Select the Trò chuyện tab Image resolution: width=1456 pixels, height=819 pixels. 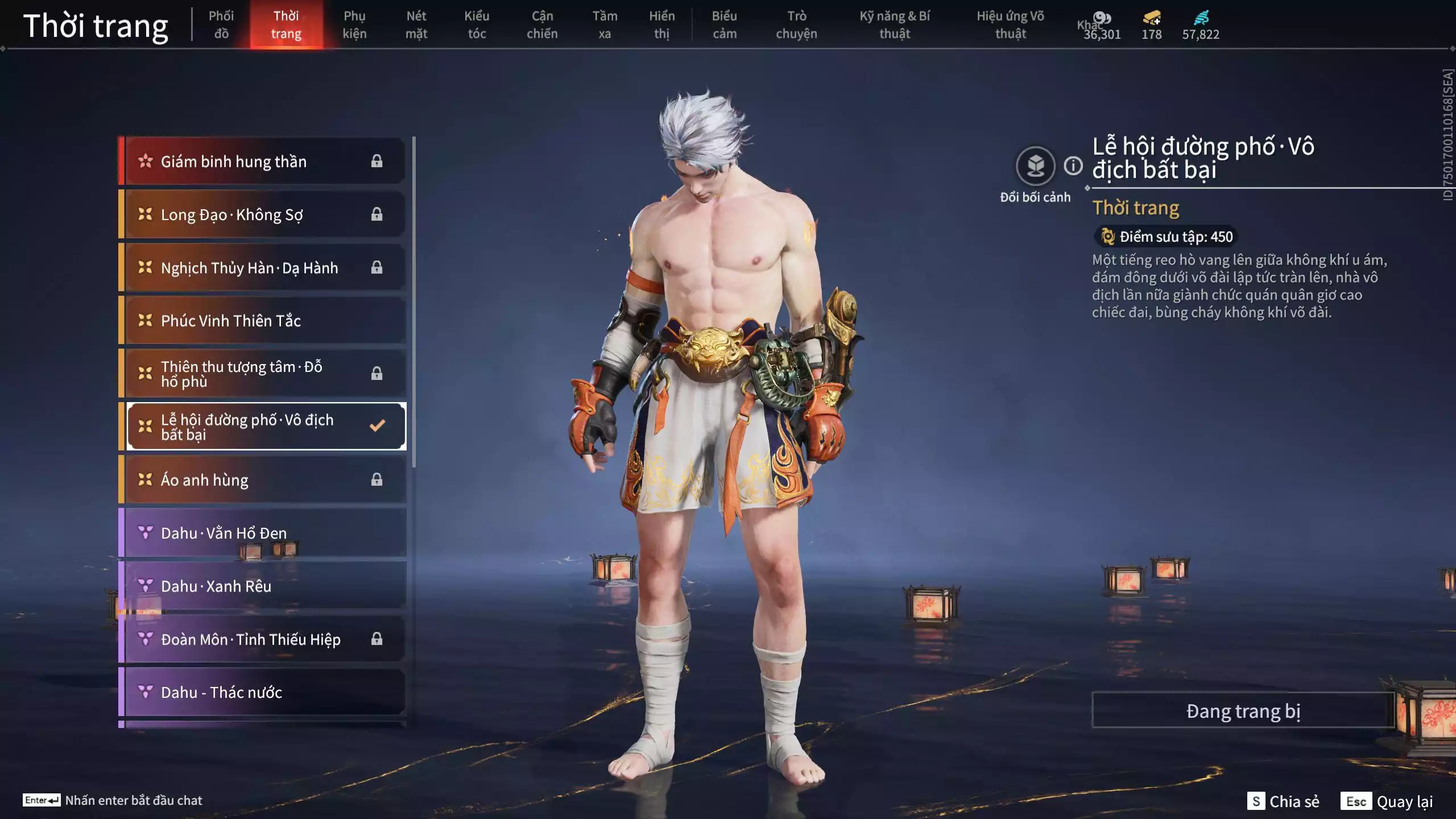pyautogui.click(x=796, y=25)
